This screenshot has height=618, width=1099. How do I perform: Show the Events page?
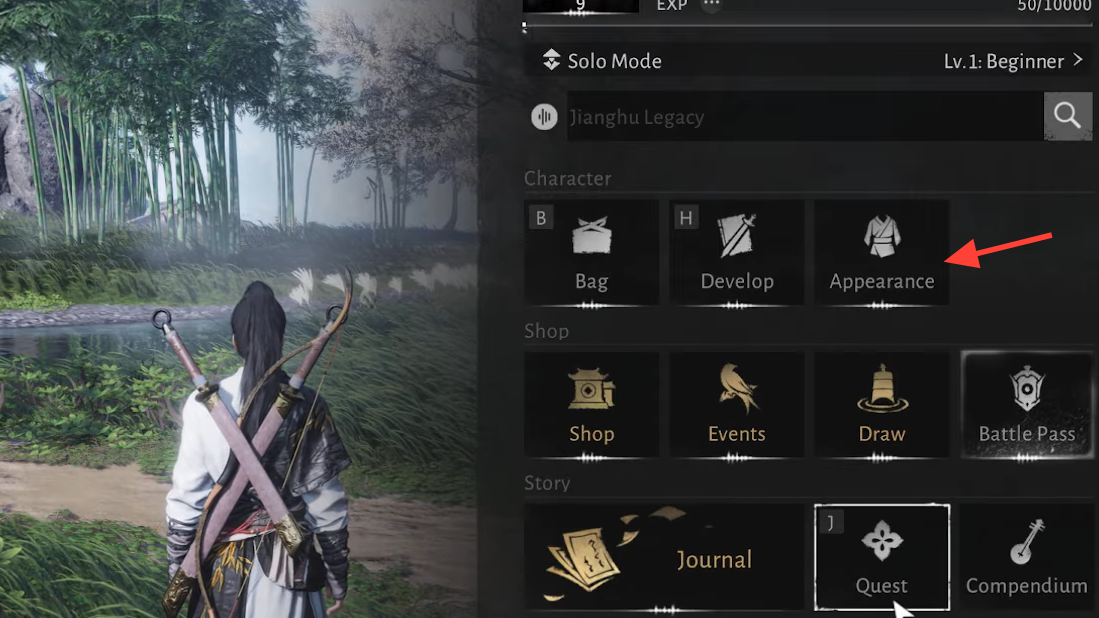(737, 405)
